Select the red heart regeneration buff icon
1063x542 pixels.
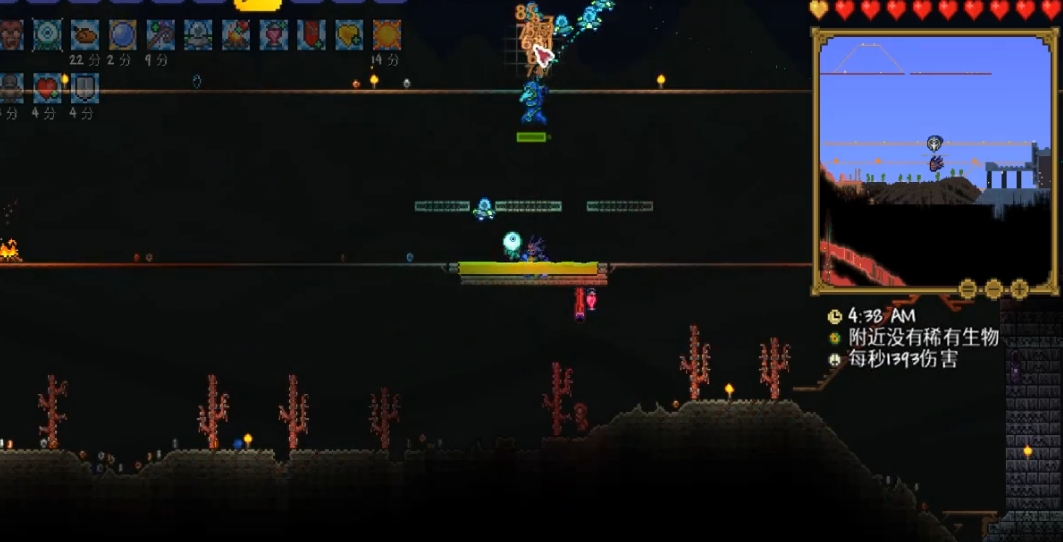pyautogui.click(x=47, y=89)
